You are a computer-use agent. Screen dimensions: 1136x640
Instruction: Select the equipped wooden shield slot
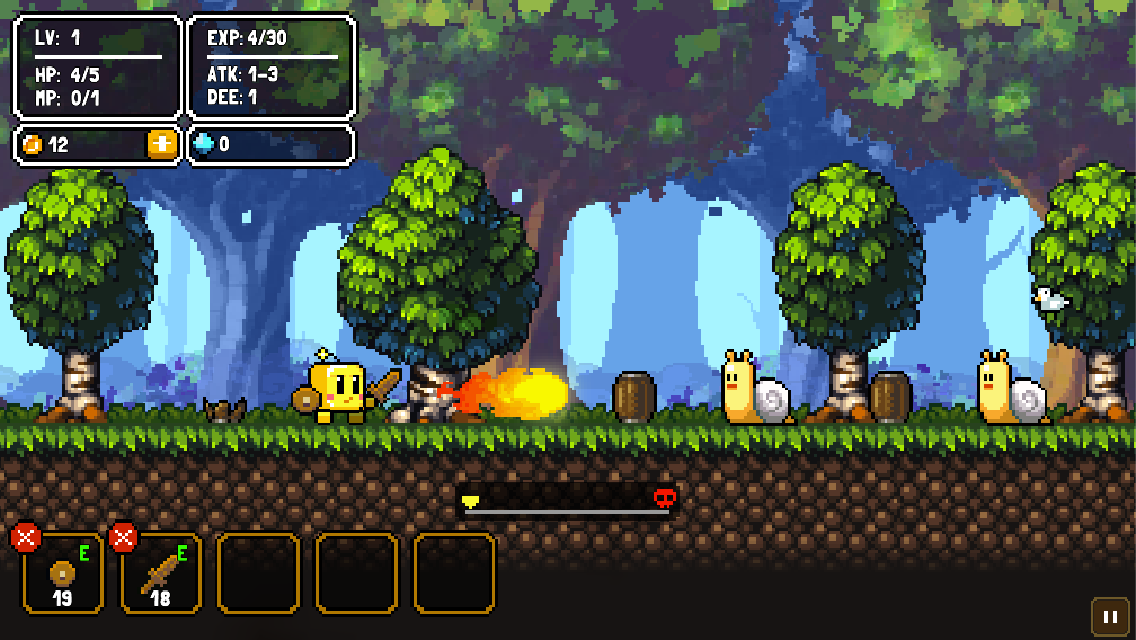(63, 576)
